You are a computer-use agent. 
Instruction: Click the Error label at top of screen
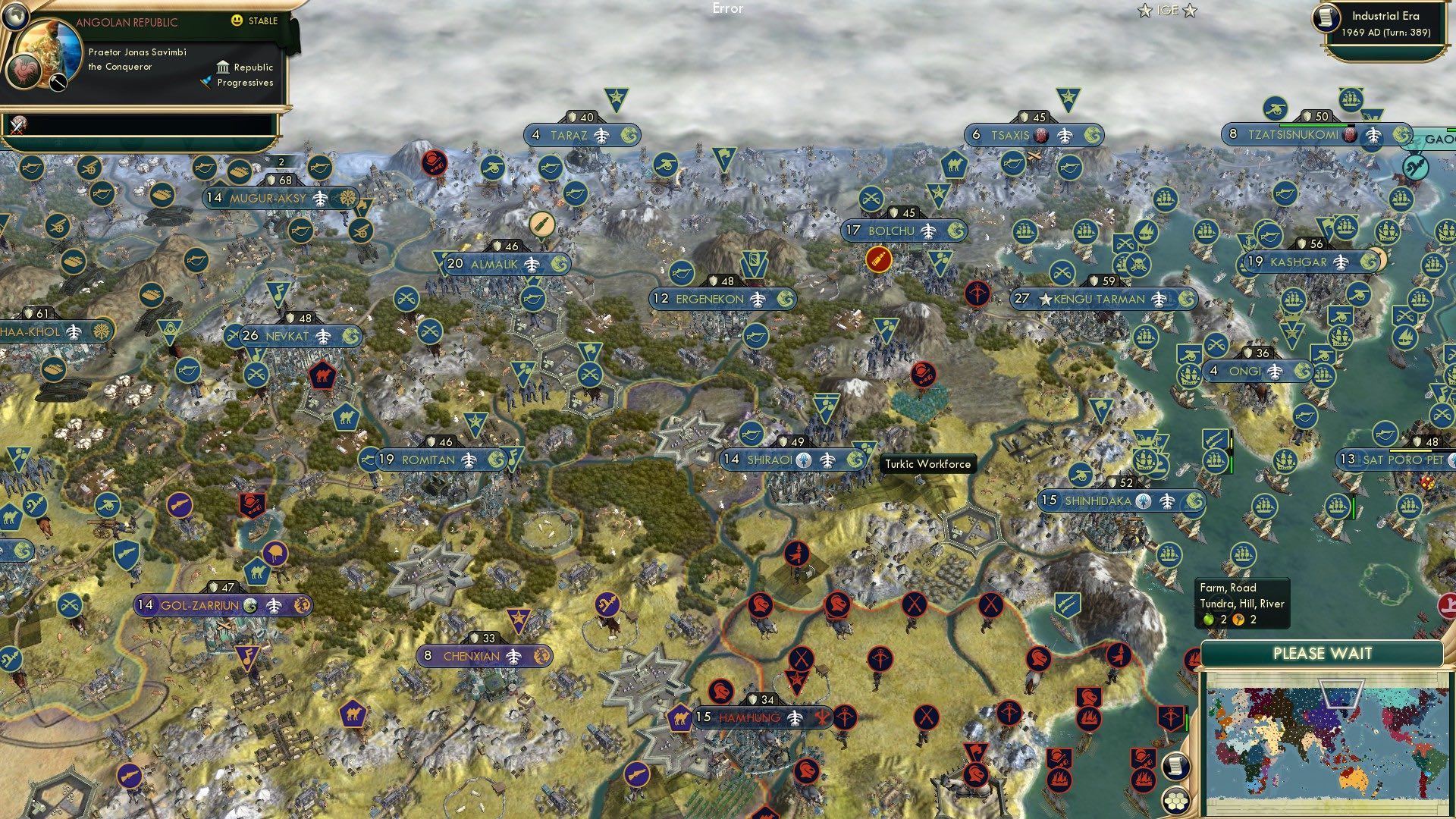tap(728, 9)
